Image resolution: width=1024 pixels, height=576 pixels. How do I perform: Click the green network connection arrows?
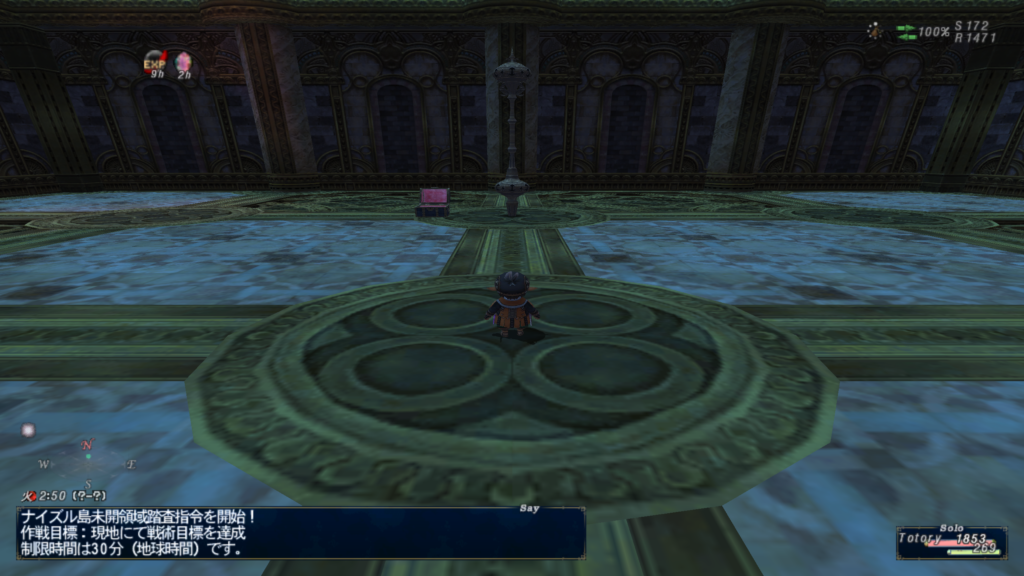[x=905, y=31]
